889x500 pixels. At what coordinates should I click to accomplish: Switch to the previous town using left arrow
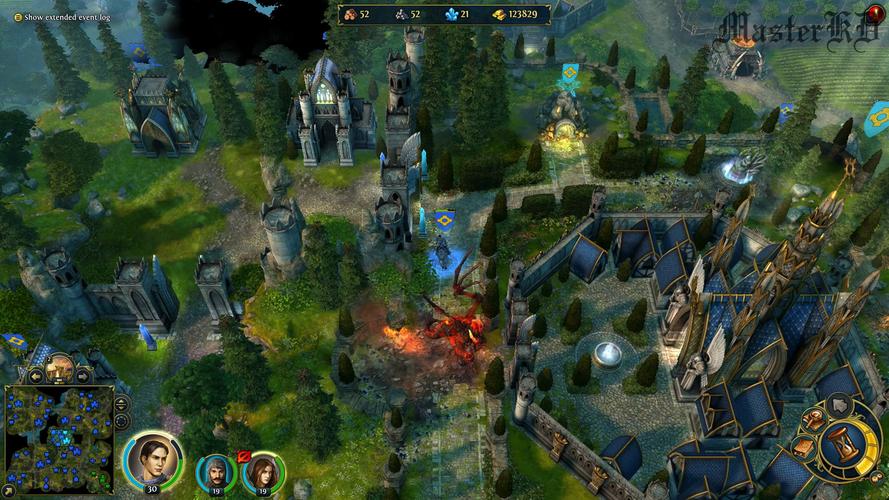click(x=35, y=375)
